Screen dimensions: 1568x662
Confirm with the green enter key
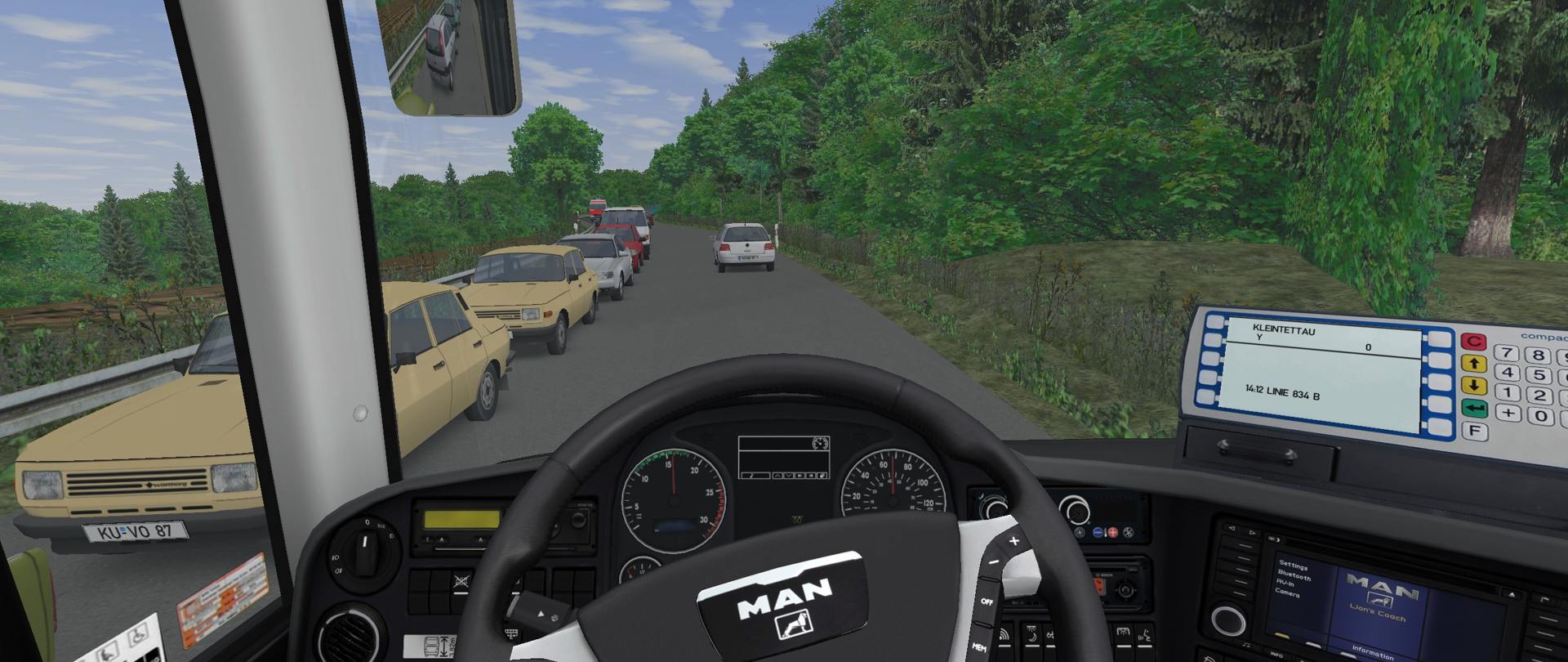(x=1474, y=408)
